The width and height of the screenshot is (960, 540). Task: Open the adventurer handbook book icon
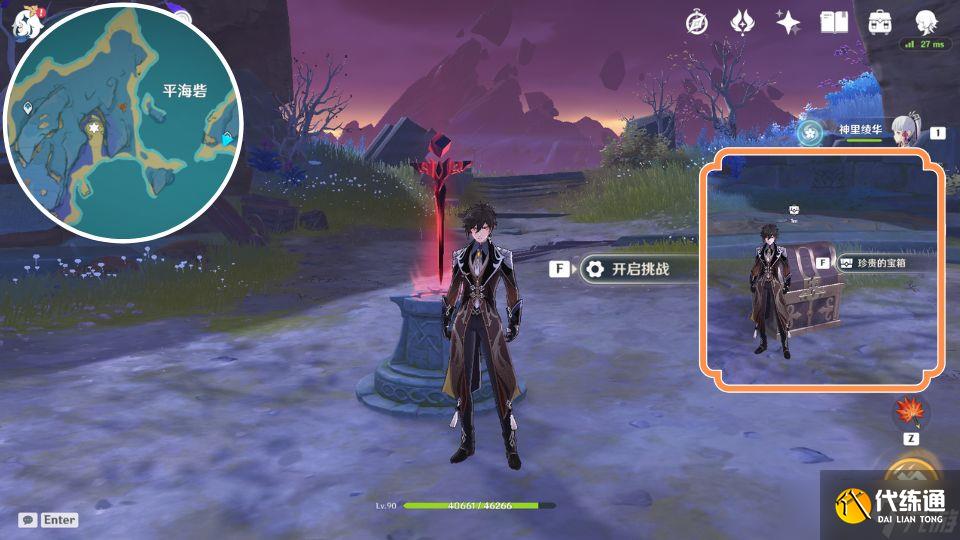[833, 23]
